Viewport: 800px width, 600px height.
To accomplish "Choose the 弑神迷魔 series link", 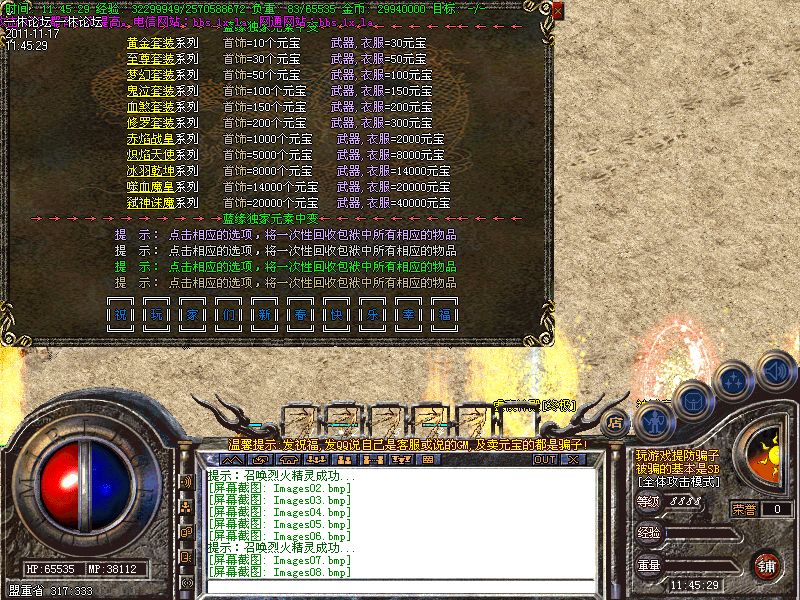I will pyautogui.click(x=151, y=203).
